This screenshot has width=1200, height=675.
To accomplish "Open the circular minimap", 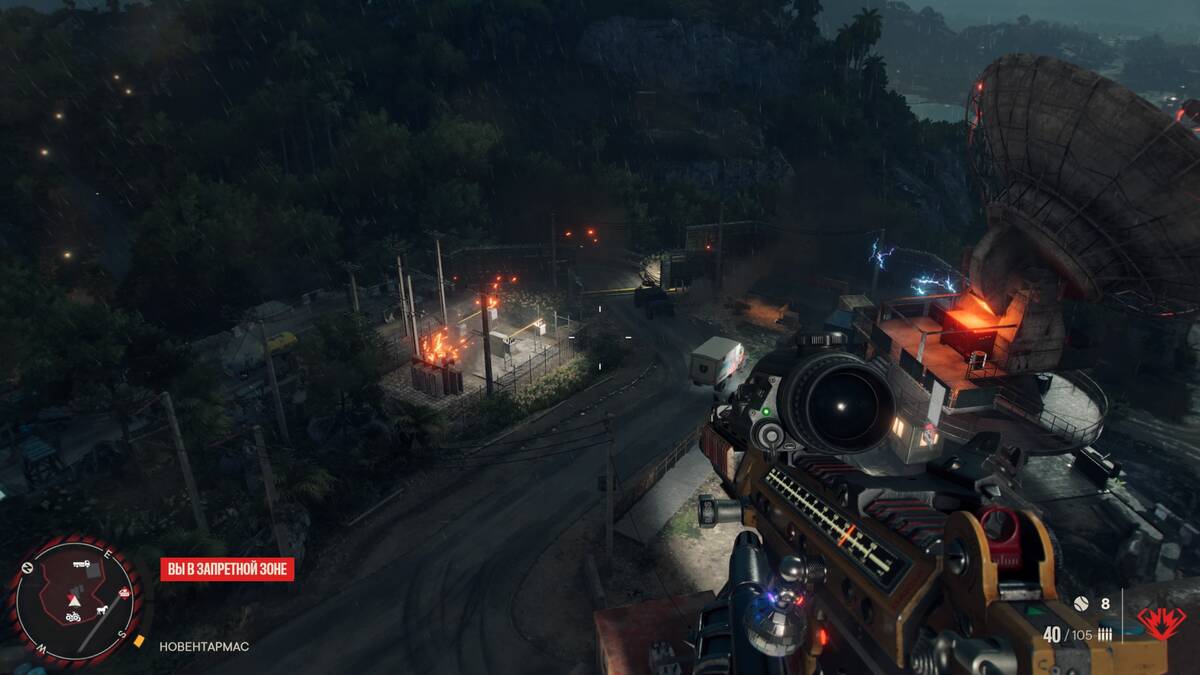I will tap(75, 598).
